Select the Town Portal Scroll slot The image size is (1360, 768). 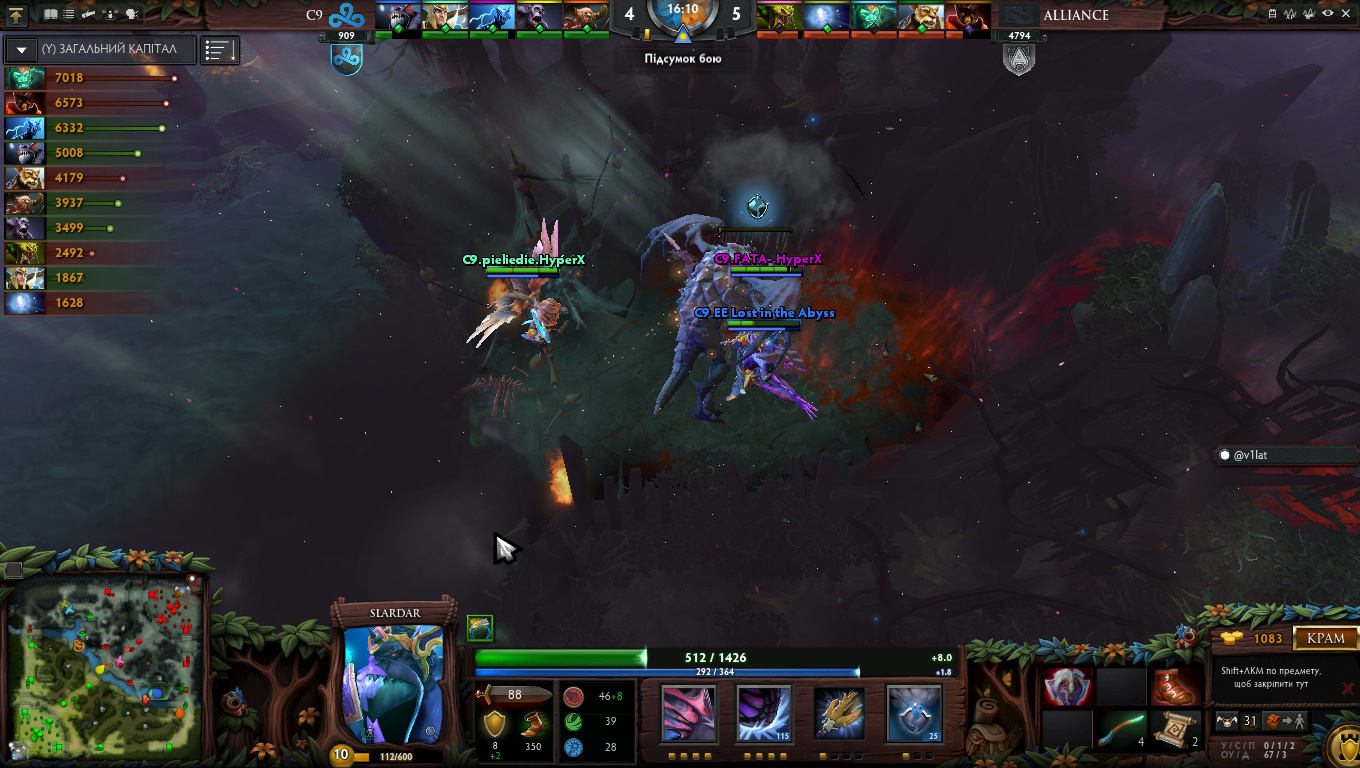pos(1176,729)
